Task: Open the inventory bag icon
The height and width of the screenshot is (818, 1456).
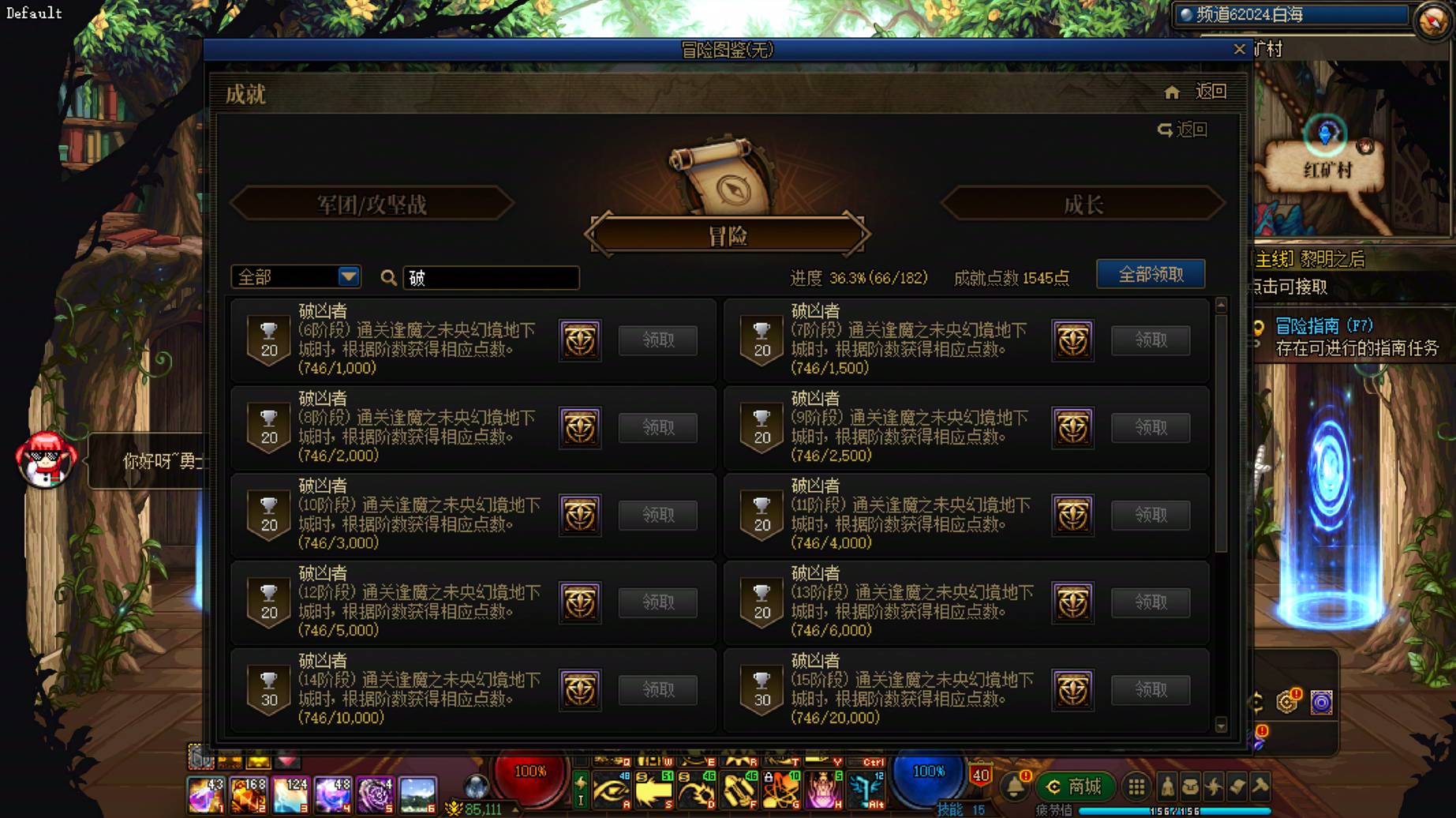Action: [1190, 786]
